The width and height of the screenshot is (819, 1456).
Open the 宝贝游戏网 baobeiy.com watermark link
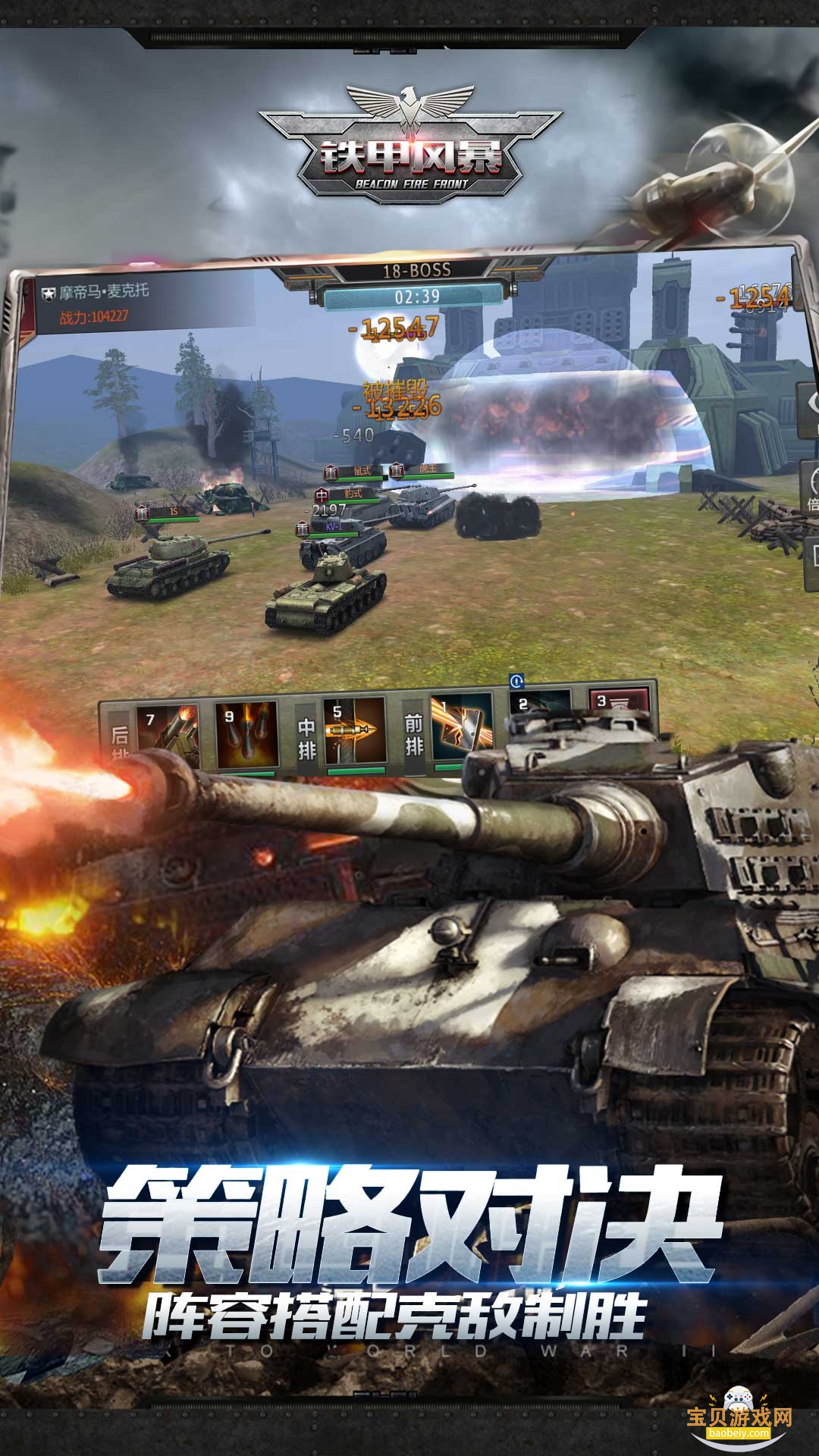coord(739,1417)
